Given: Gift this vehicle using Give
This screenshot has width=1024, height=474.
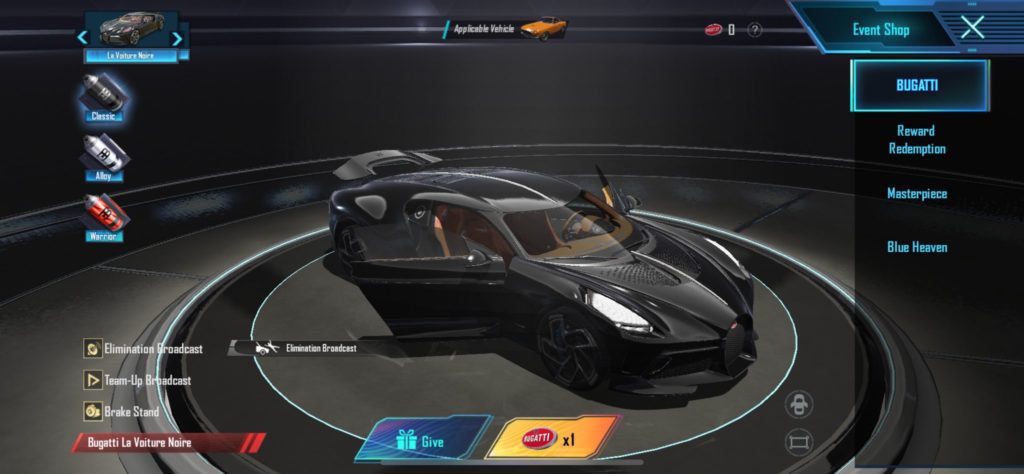Looking at the screenshot, I should 422,439.
